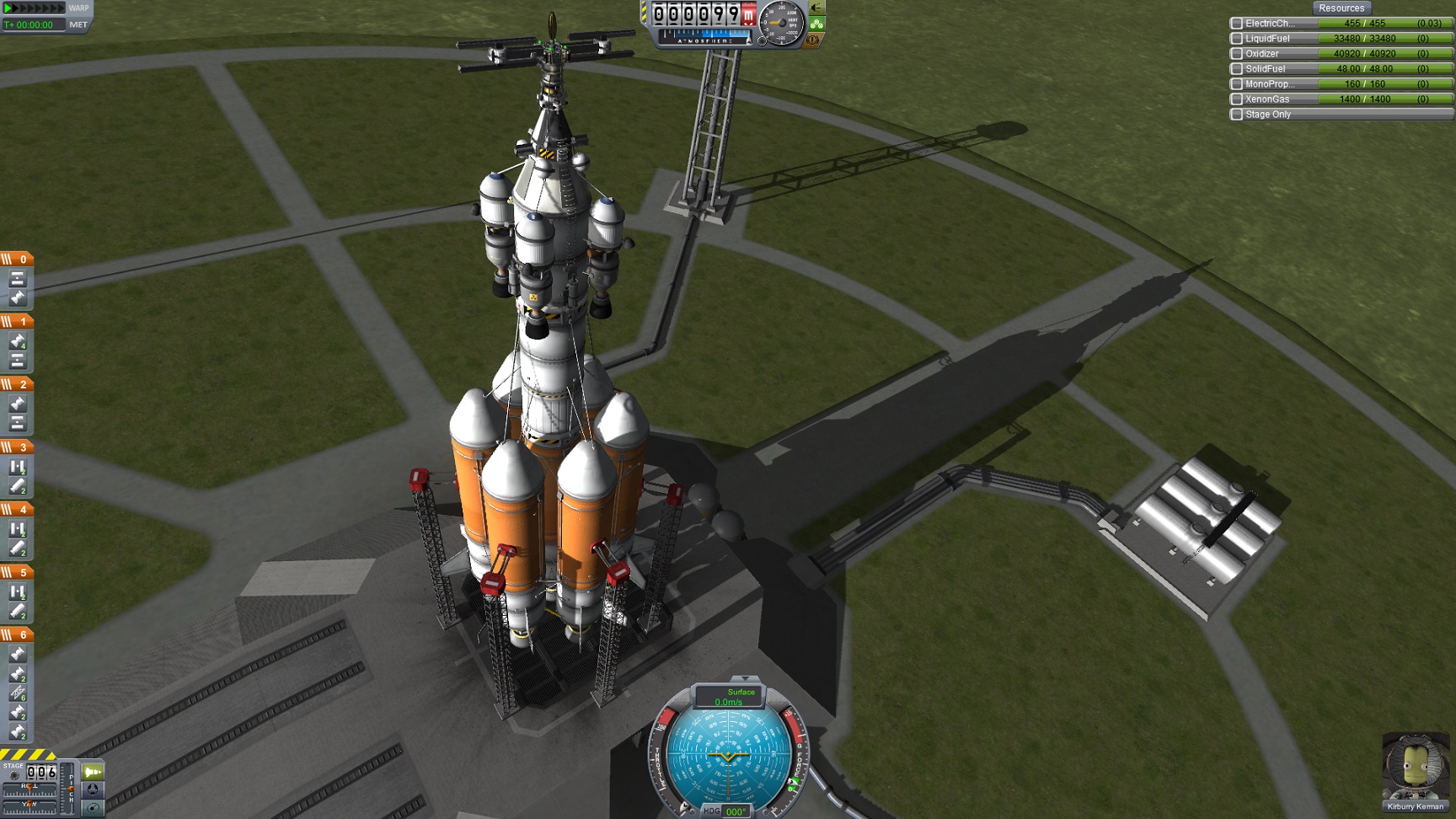Click the Surface speed mode readout on navball
The height and width of the screenshot is (819, 1456).
729,697
